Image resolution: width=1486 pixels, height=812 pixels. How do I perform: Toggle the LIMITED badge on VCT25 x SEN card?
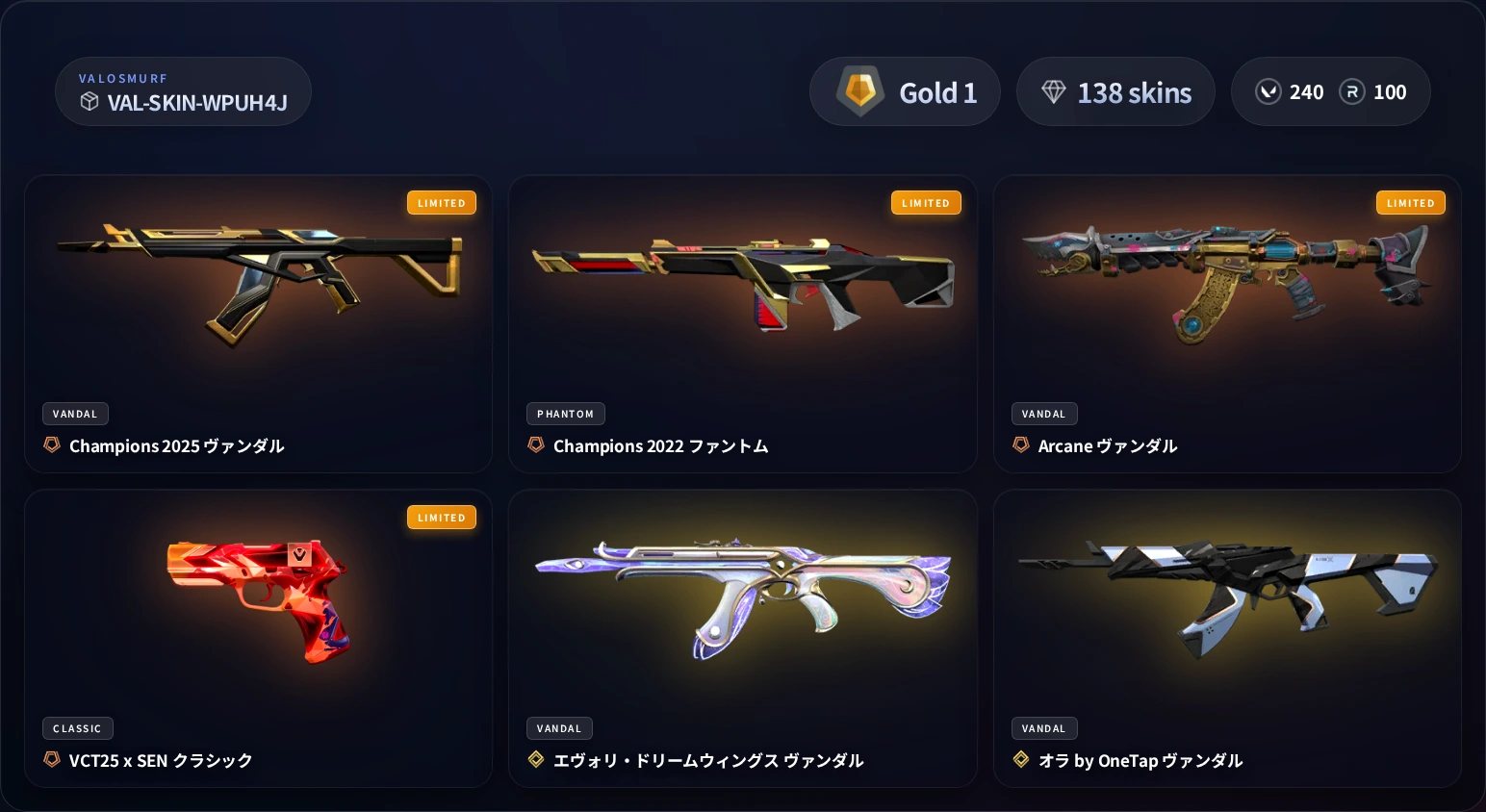[442, 518]
